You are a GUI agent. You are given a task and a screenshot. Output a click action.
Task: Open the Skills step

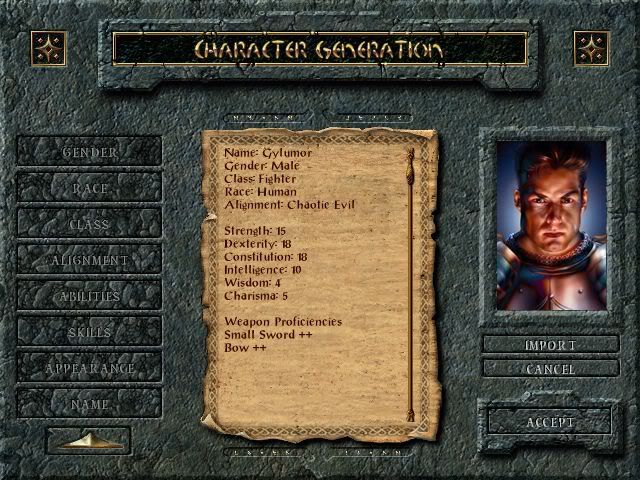tap(89, 332)
